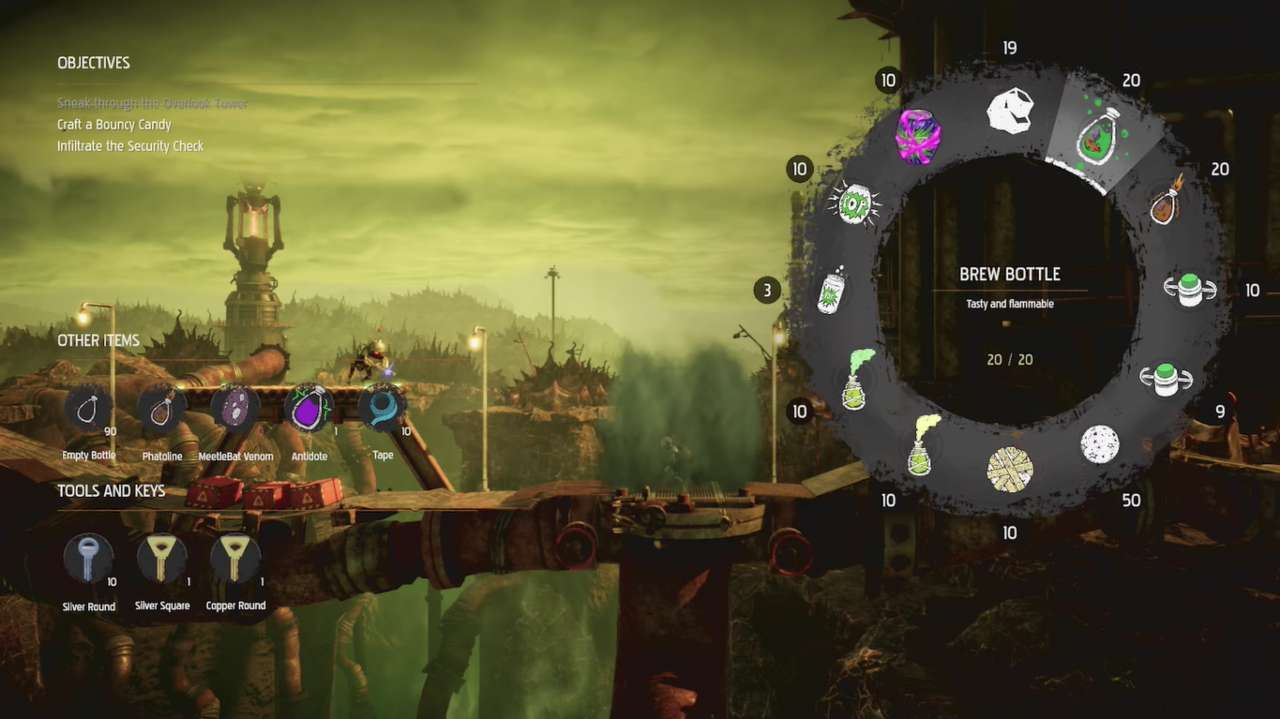The width and height of the screenshot is (1280, 719).
Task: Select the purple Antidote bottle
Action: 309,408
